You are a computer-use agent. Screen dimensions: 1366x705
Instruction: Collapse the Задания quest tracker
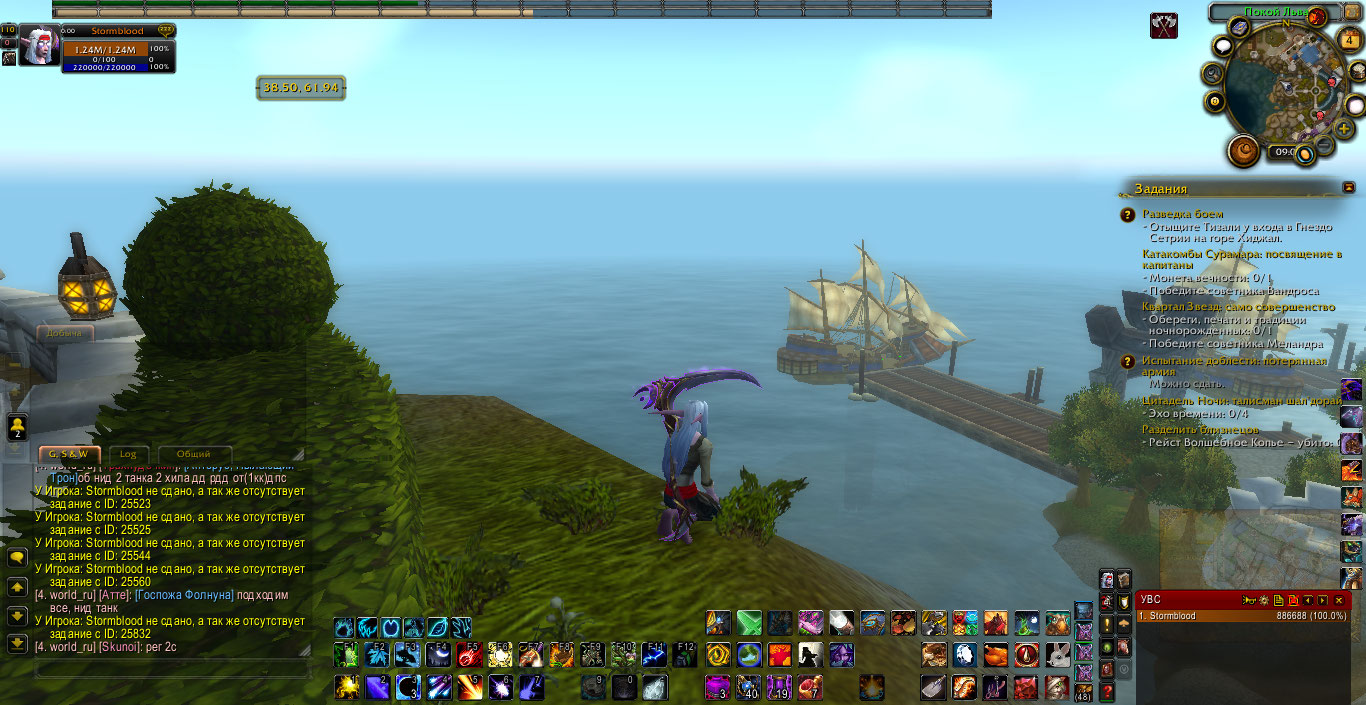coord(1349,187)
